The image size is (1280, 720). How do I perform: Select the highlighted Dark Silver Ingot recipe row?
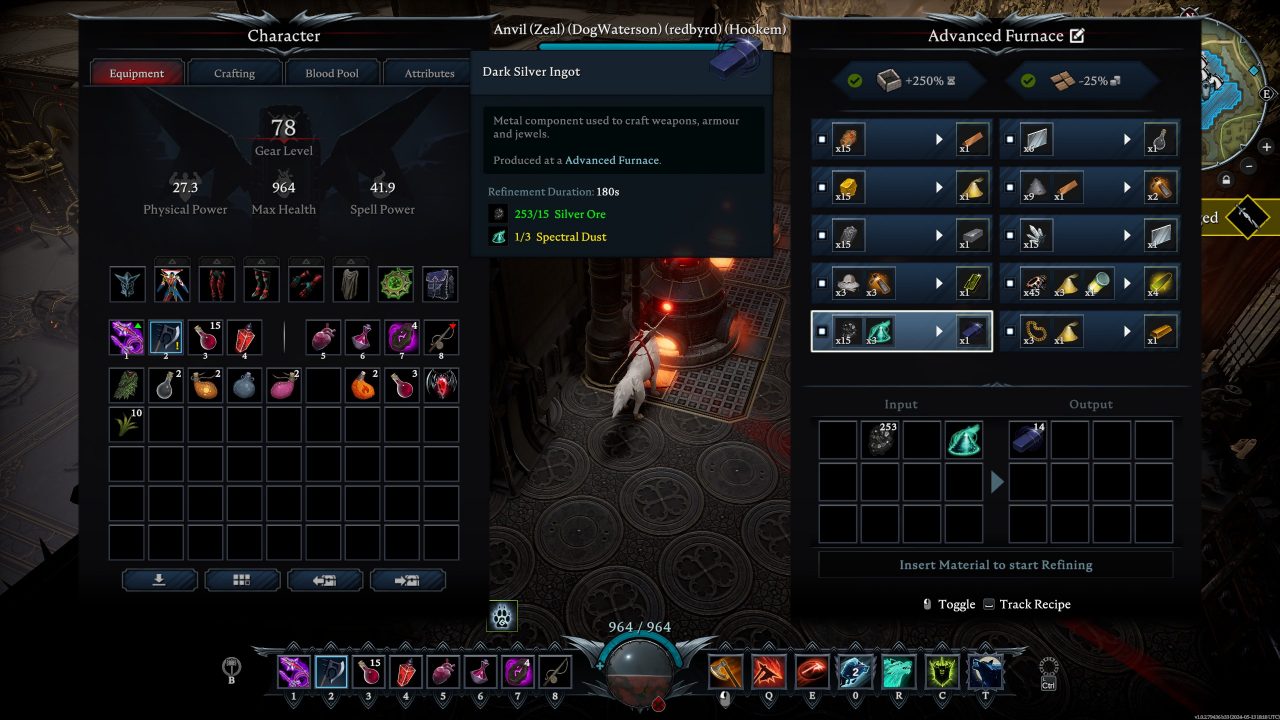pyautogui.click(x=900, y=330)
